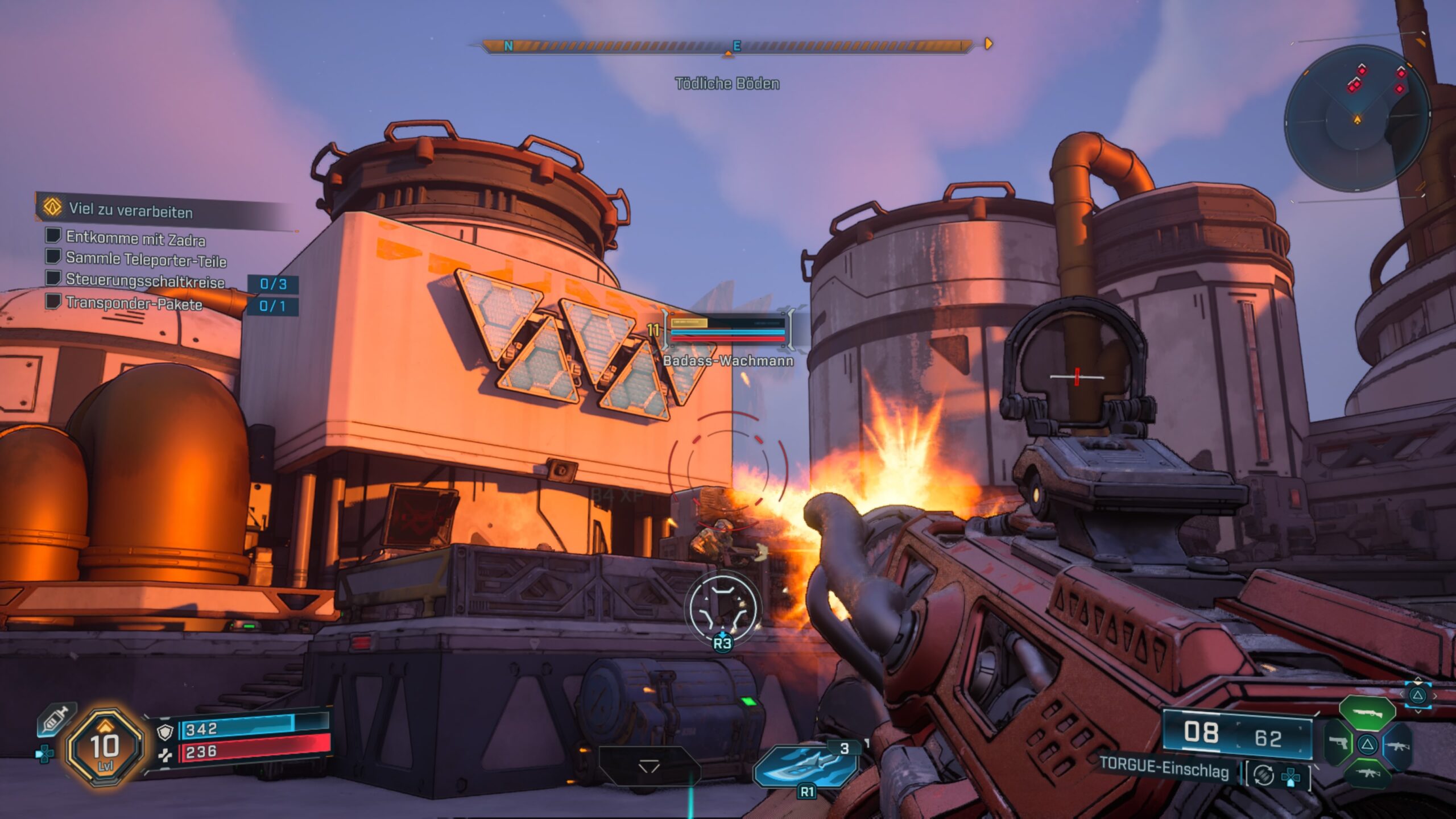The height and width of the screenshot is (819, 1456).
Task: Click the 'Steuerungsschaltkreise' objective entry
Action: (145, 281)
